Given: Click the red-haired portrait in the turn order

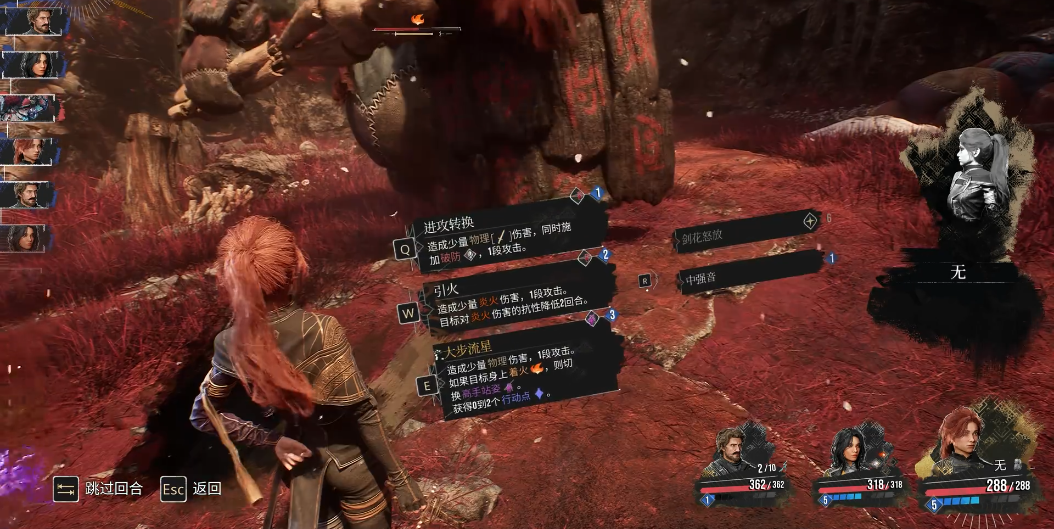Looking at the screenshot, I should [x=33, y=151].
